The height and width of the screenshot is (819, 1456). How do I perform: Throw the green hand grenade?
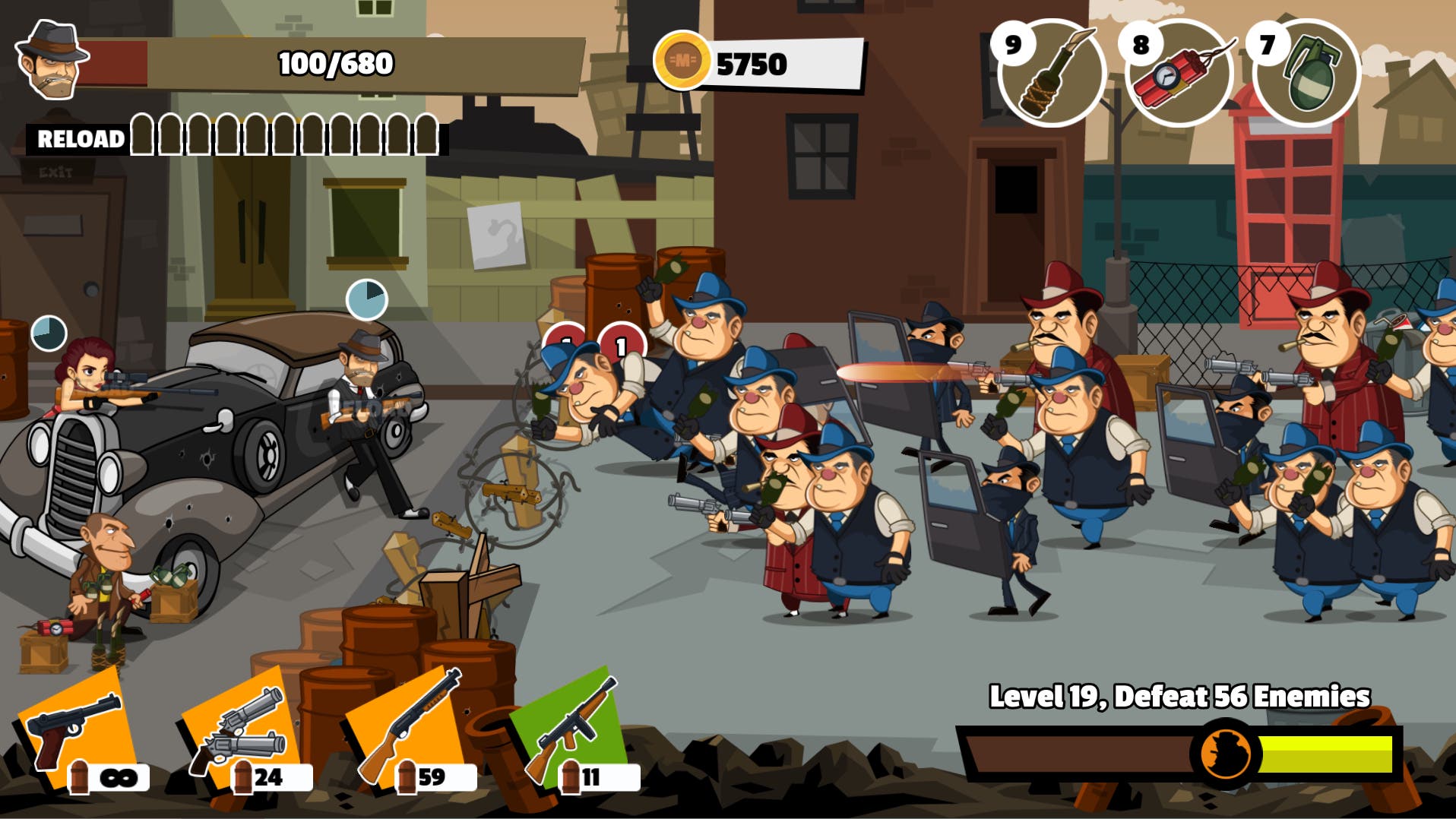[x=1306, y=73]
